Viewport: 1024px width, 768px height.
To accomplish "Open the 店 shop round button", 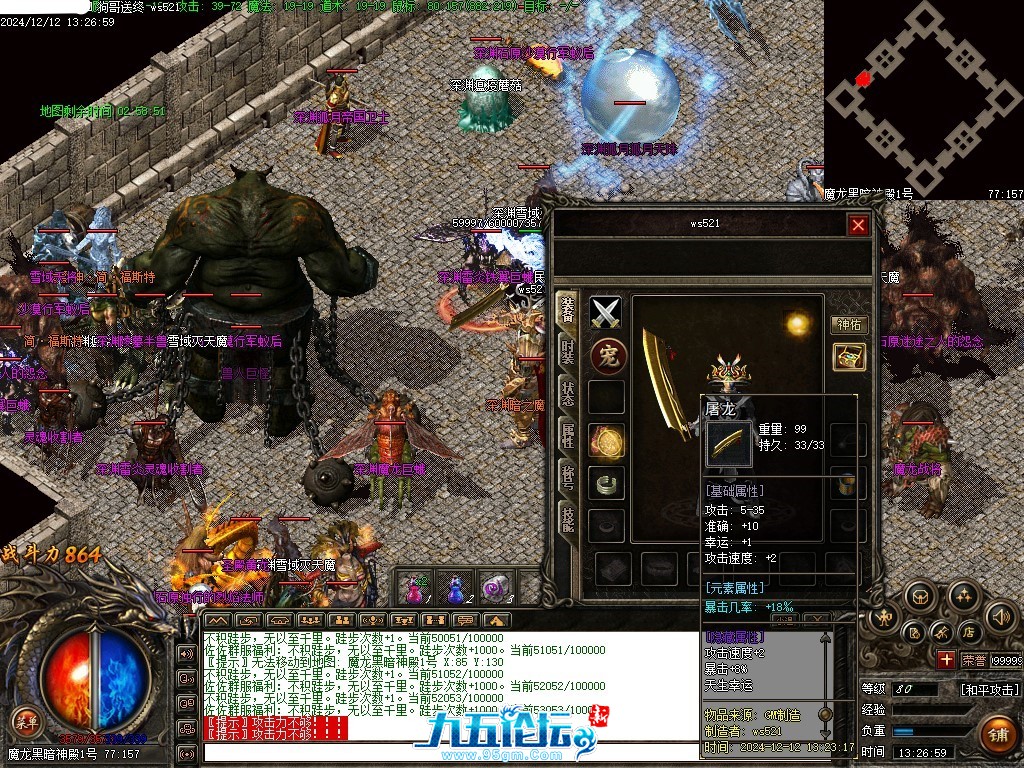I will click(969, 631).
